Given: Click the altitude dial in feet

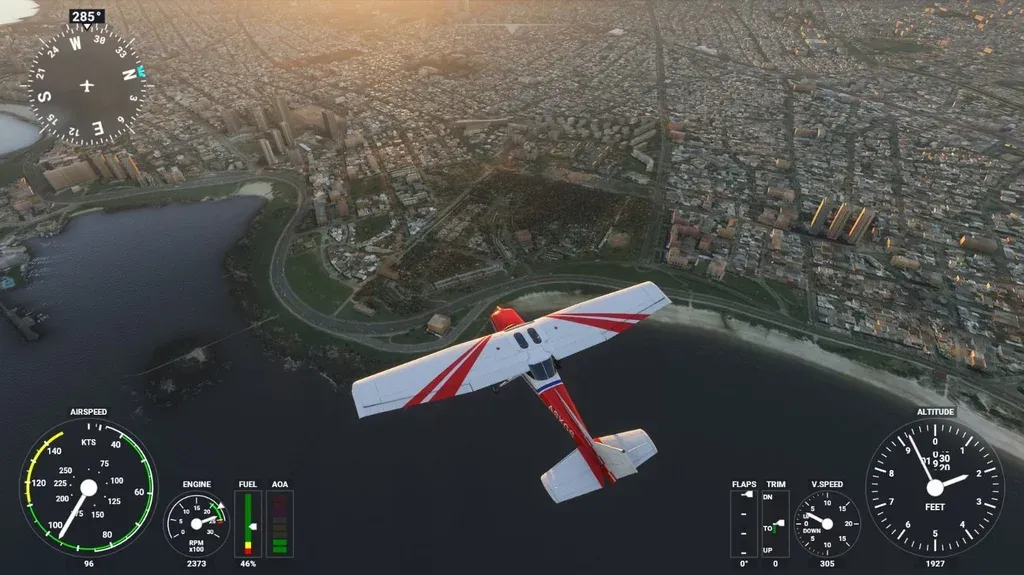Looking at the screenshot, I should coord(934,487).
